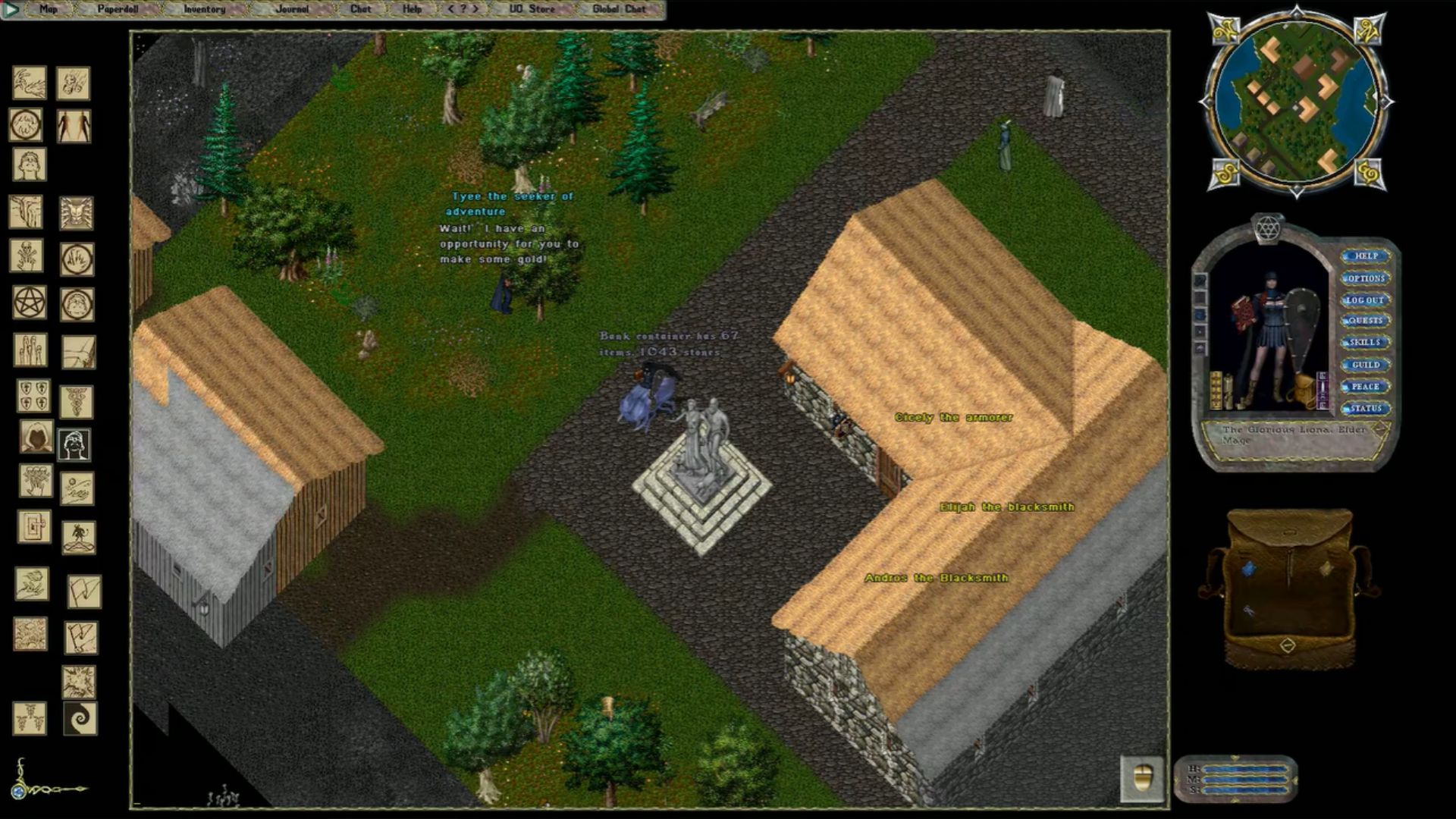This screenshot has height=819, width=1456.
Task: Click the mouse settings icon near the status bars
Action: point(1141,778)
